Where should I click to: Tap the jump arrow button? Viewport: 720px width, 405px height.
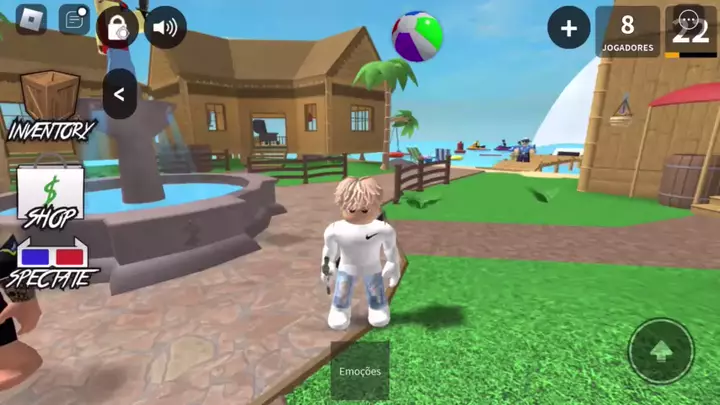660,351
